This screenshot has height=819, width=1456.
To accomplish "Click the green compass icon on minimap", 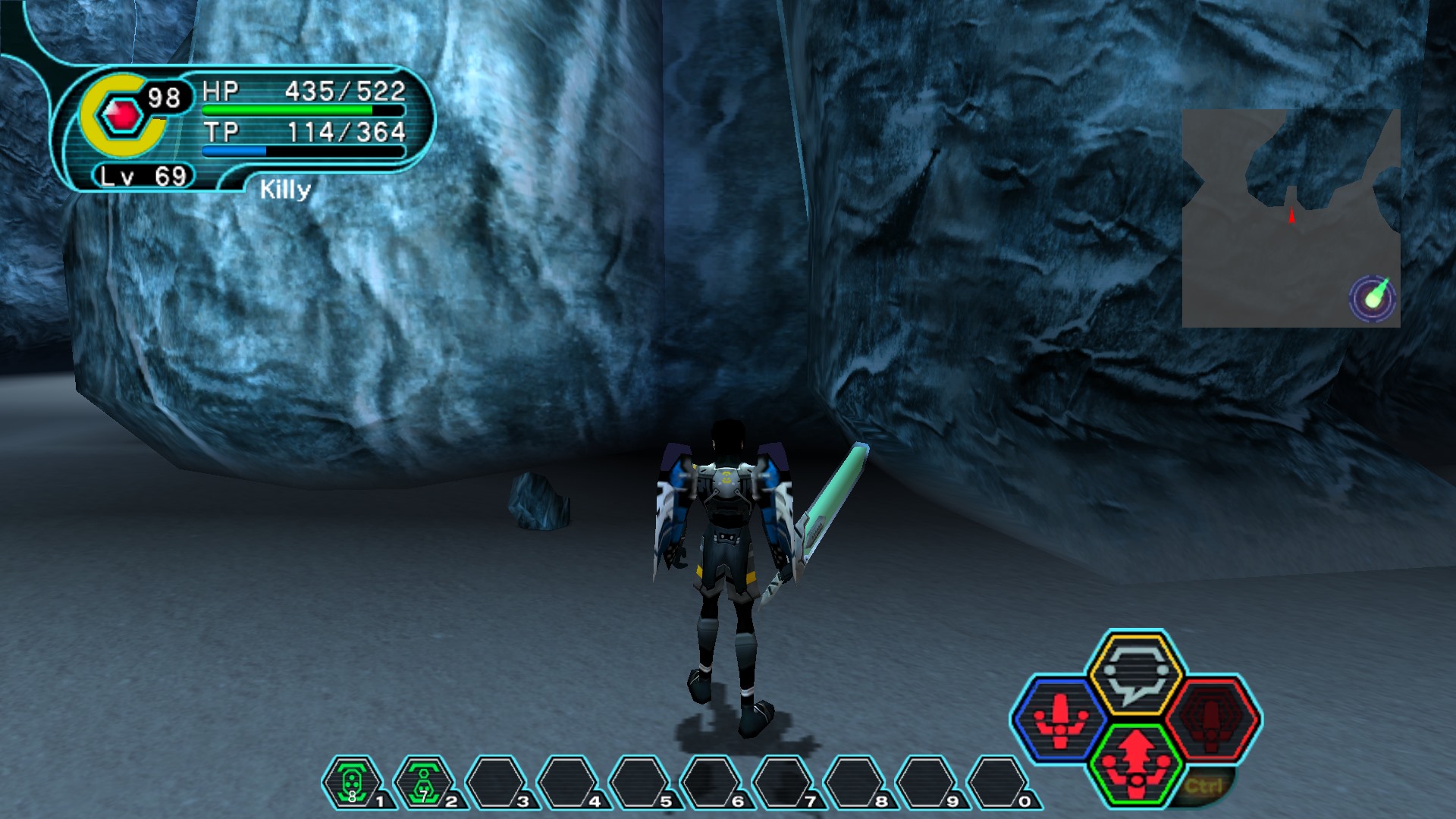I will point(1373,297).
